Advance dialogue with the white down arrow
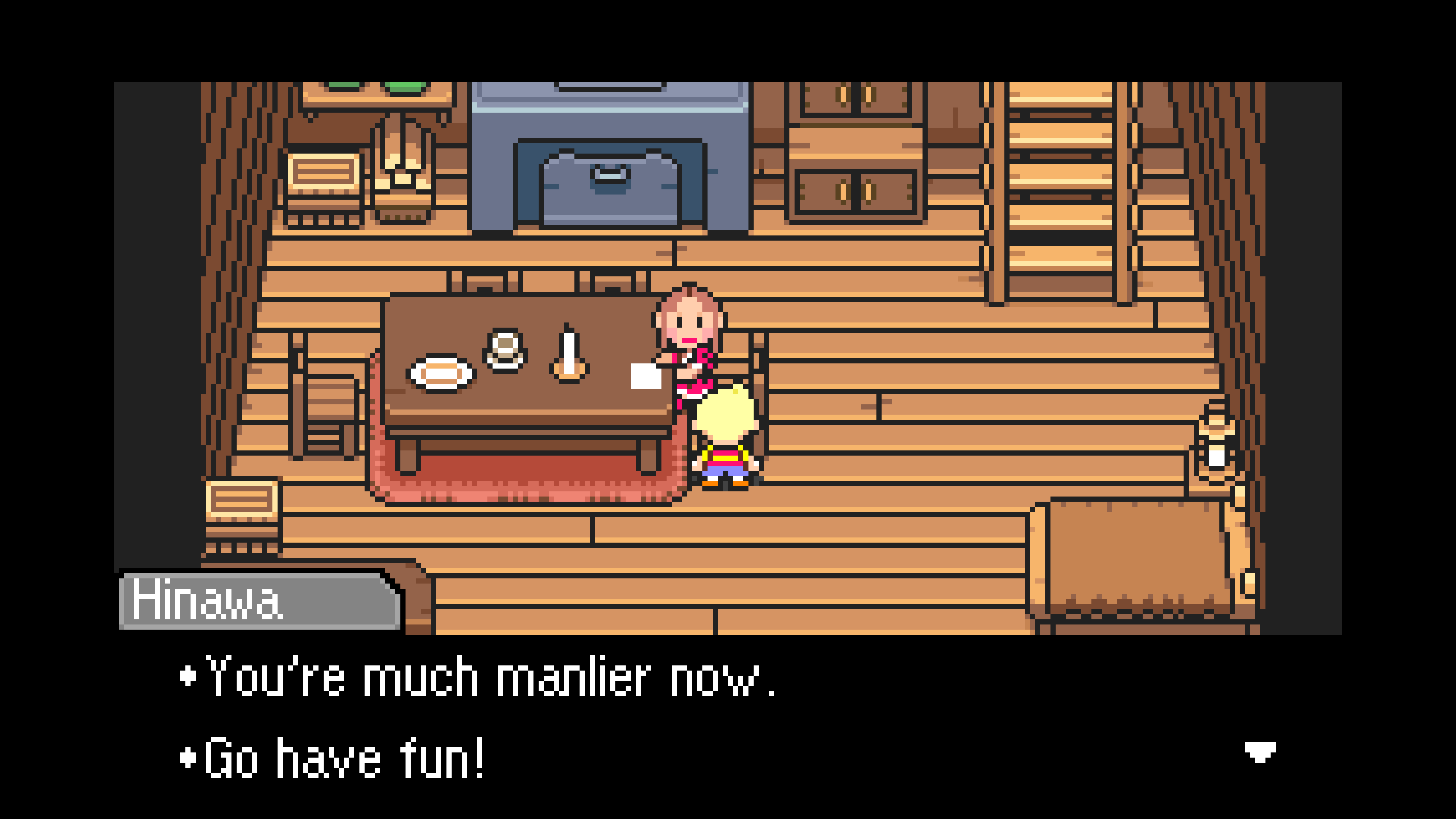 coord(1260,752)
